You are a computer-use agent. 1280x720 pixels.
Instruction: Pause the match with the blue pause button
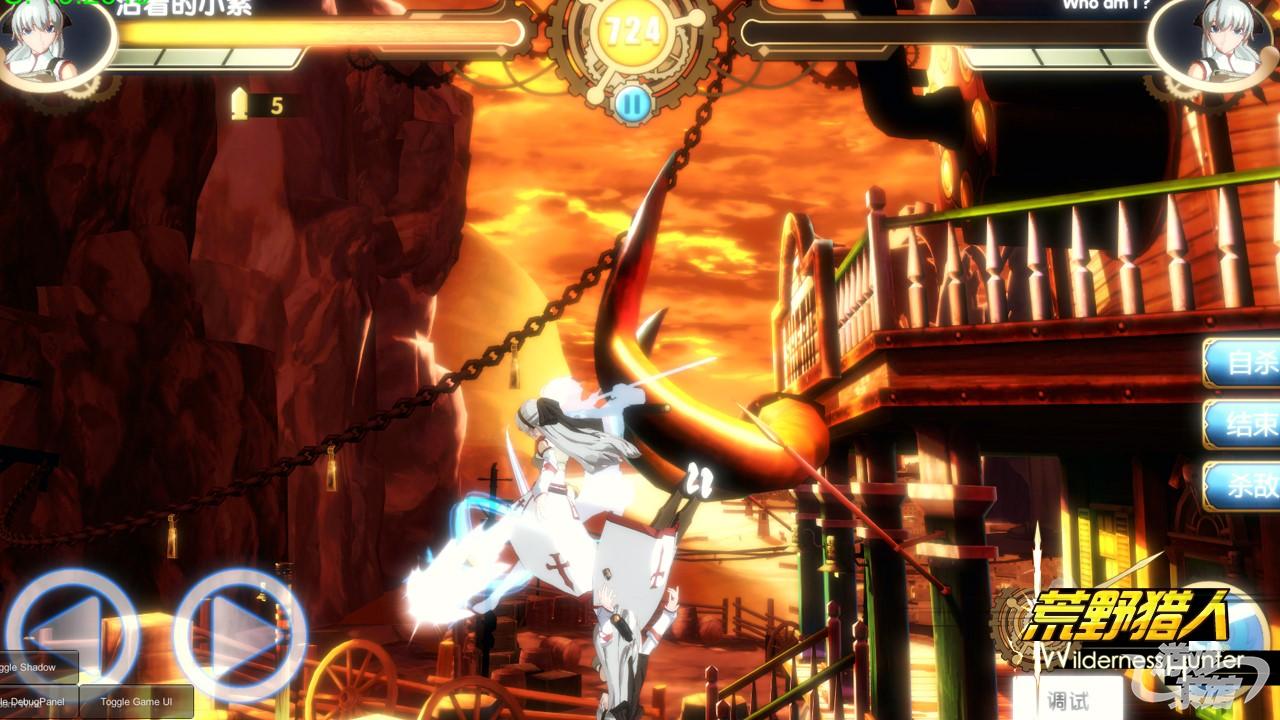click(x=631, y=102)
